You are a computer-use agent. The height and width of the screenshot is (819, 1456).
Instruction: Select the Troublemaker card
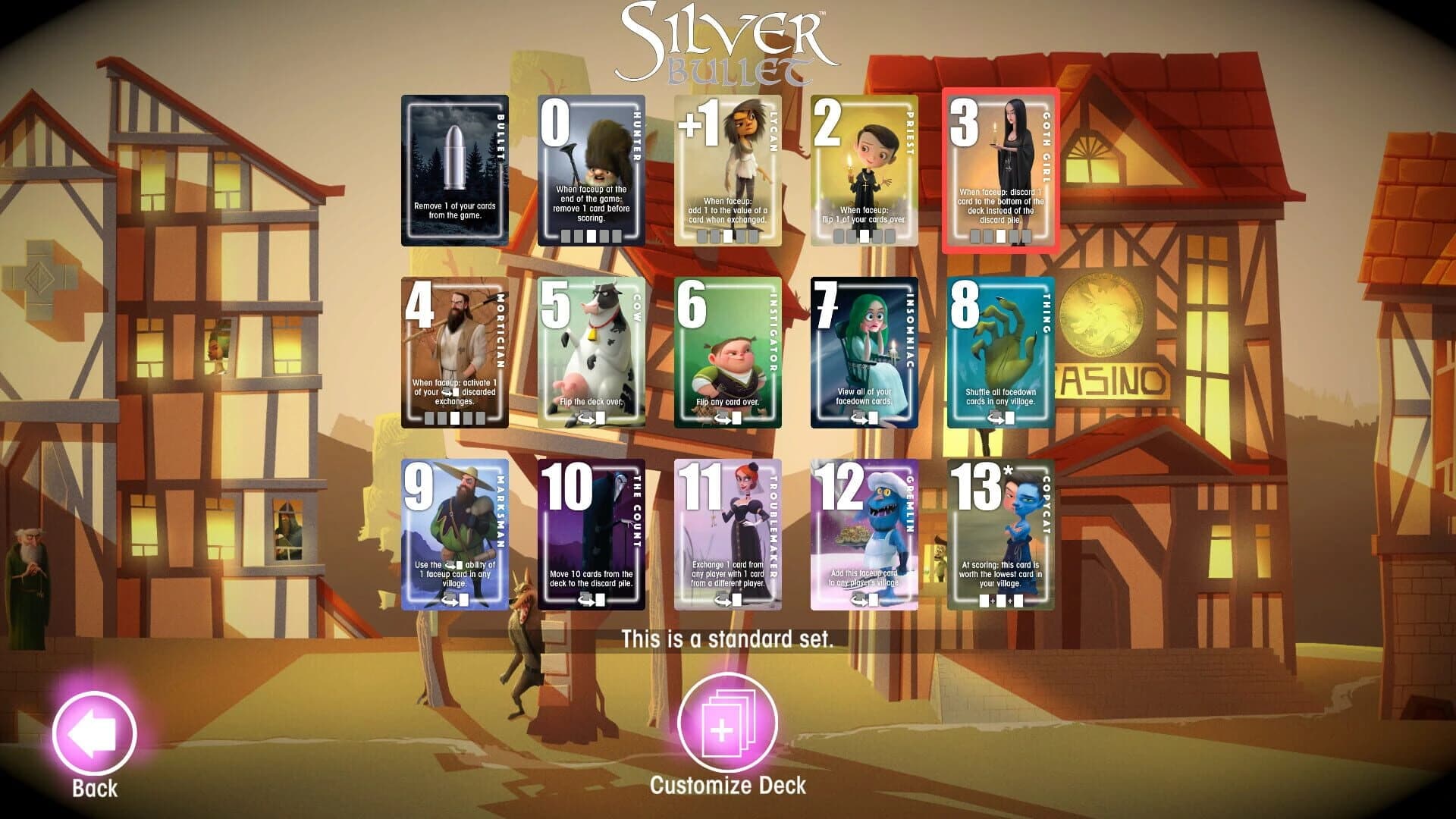(729, 535)
